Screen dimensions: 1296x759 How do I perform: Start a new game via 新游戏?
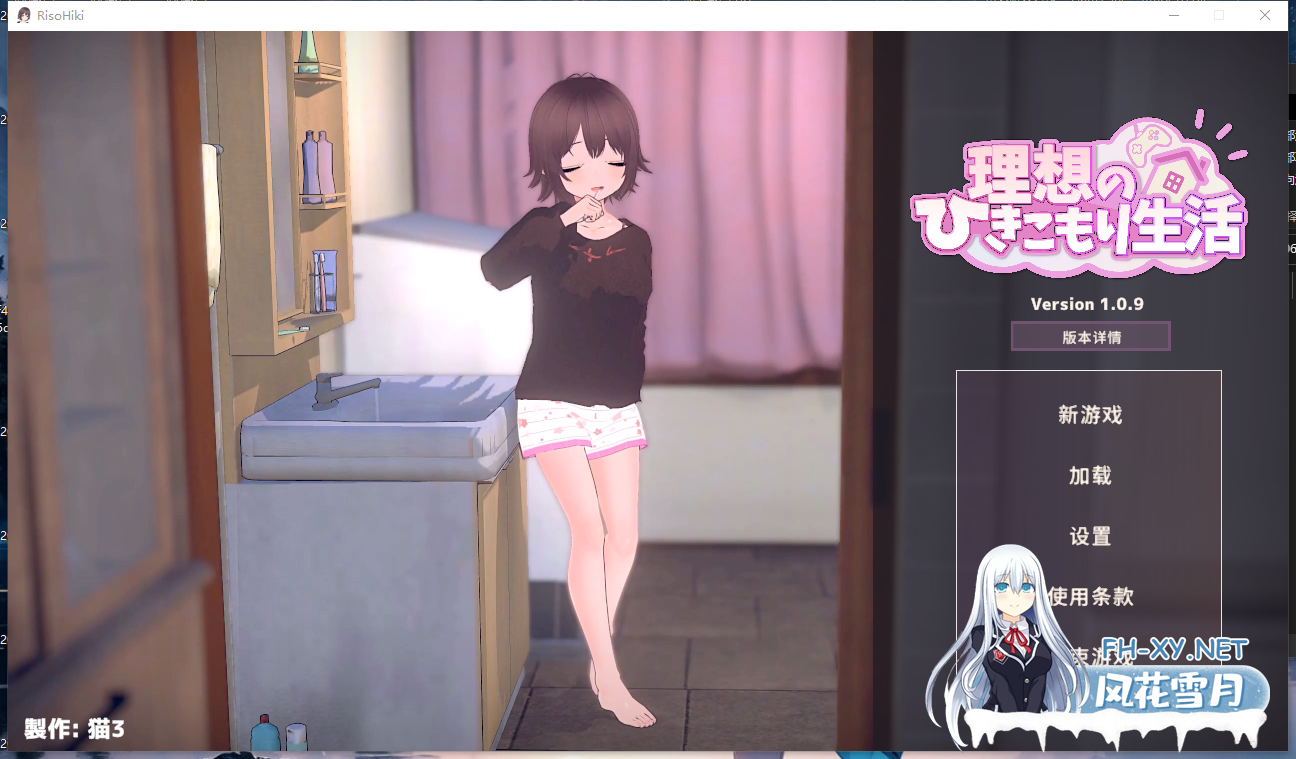point(1089,416)
